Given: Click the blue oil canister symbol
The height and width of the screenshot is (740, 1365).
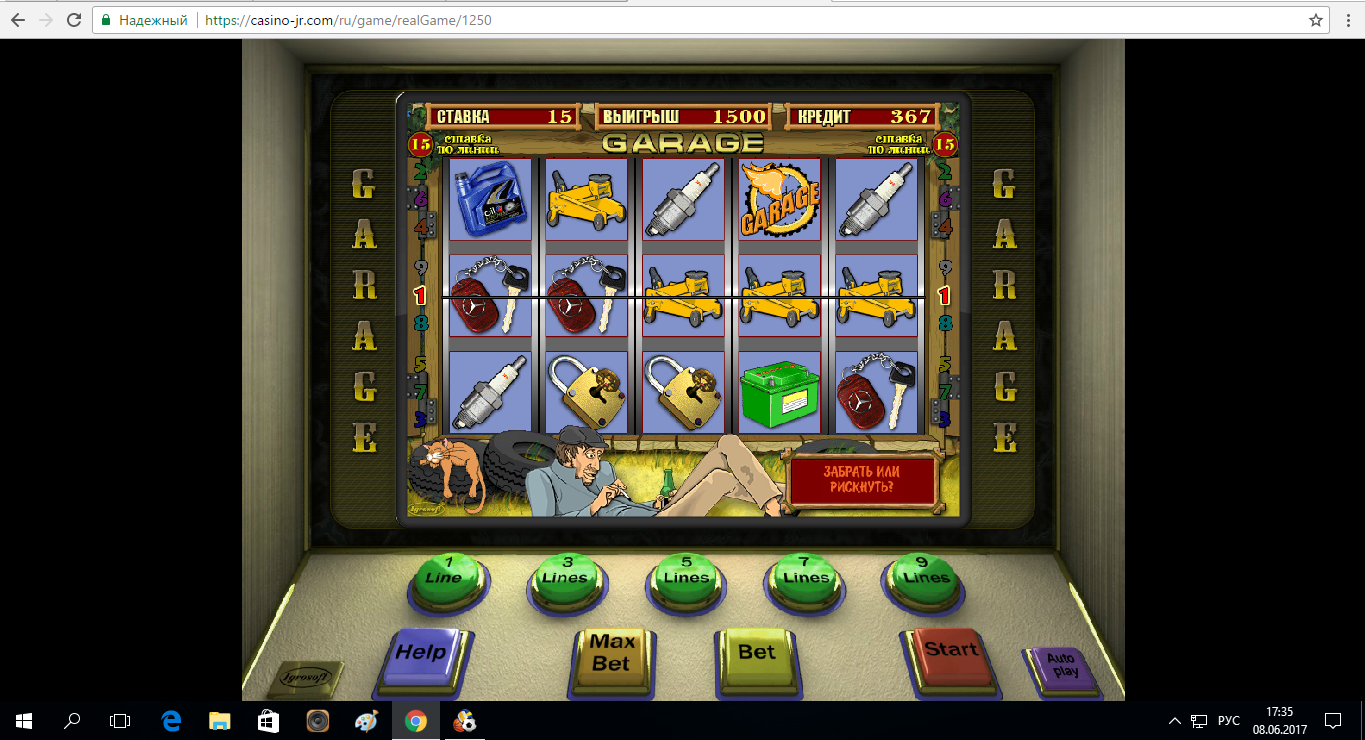Looking at the screenshot, I should tap(488, 198).
